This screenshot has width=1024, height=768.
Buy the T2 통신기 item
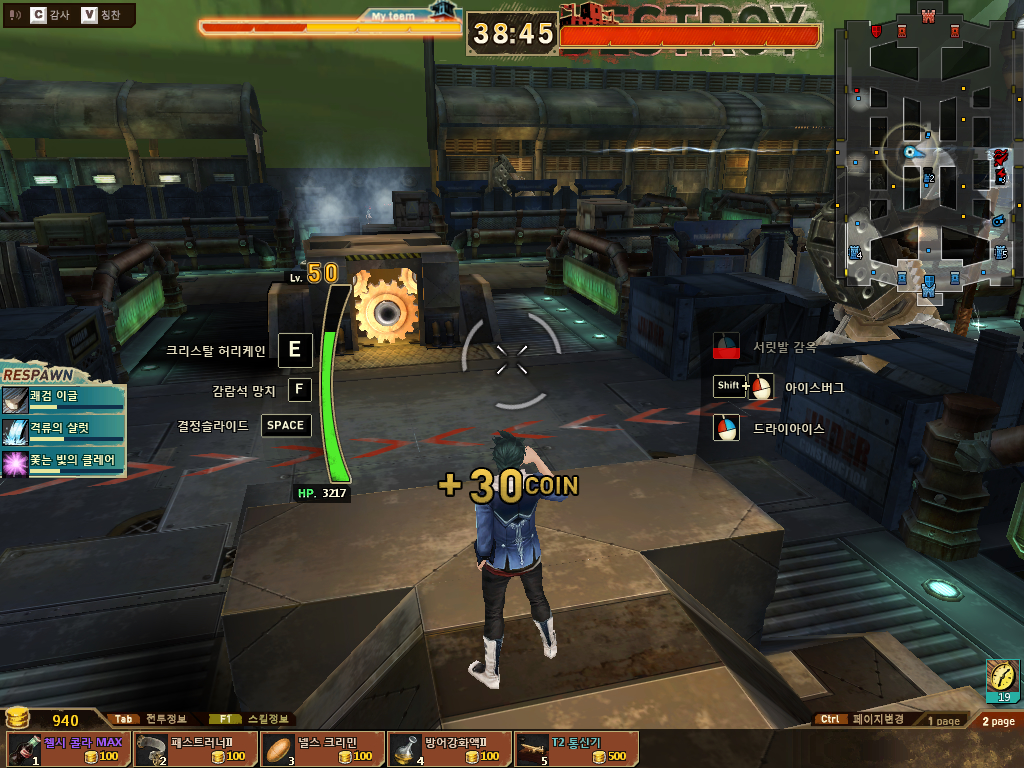(576, 749)
